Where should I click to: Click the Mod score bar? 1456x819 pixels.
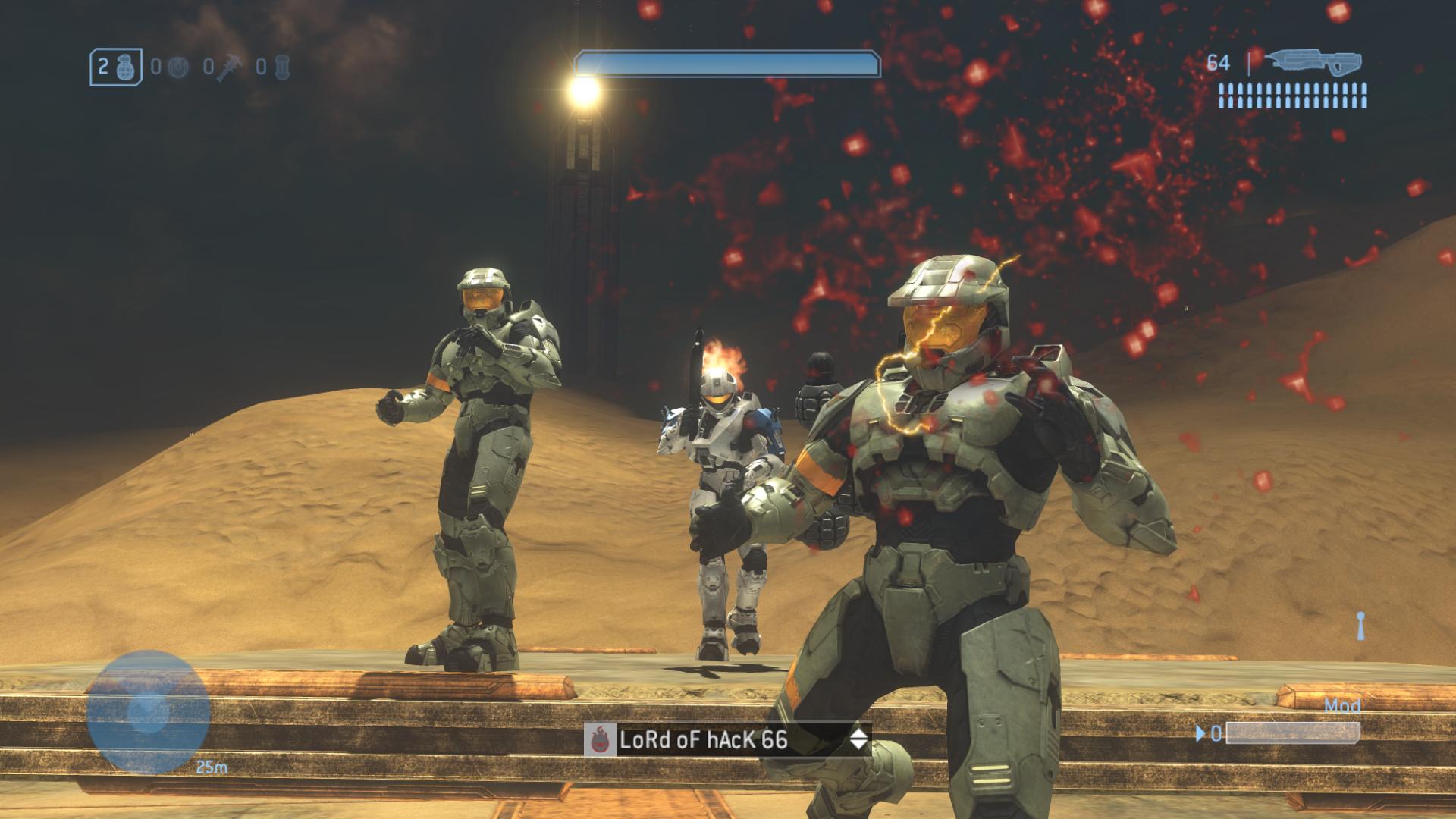[x=1292, y=733]
